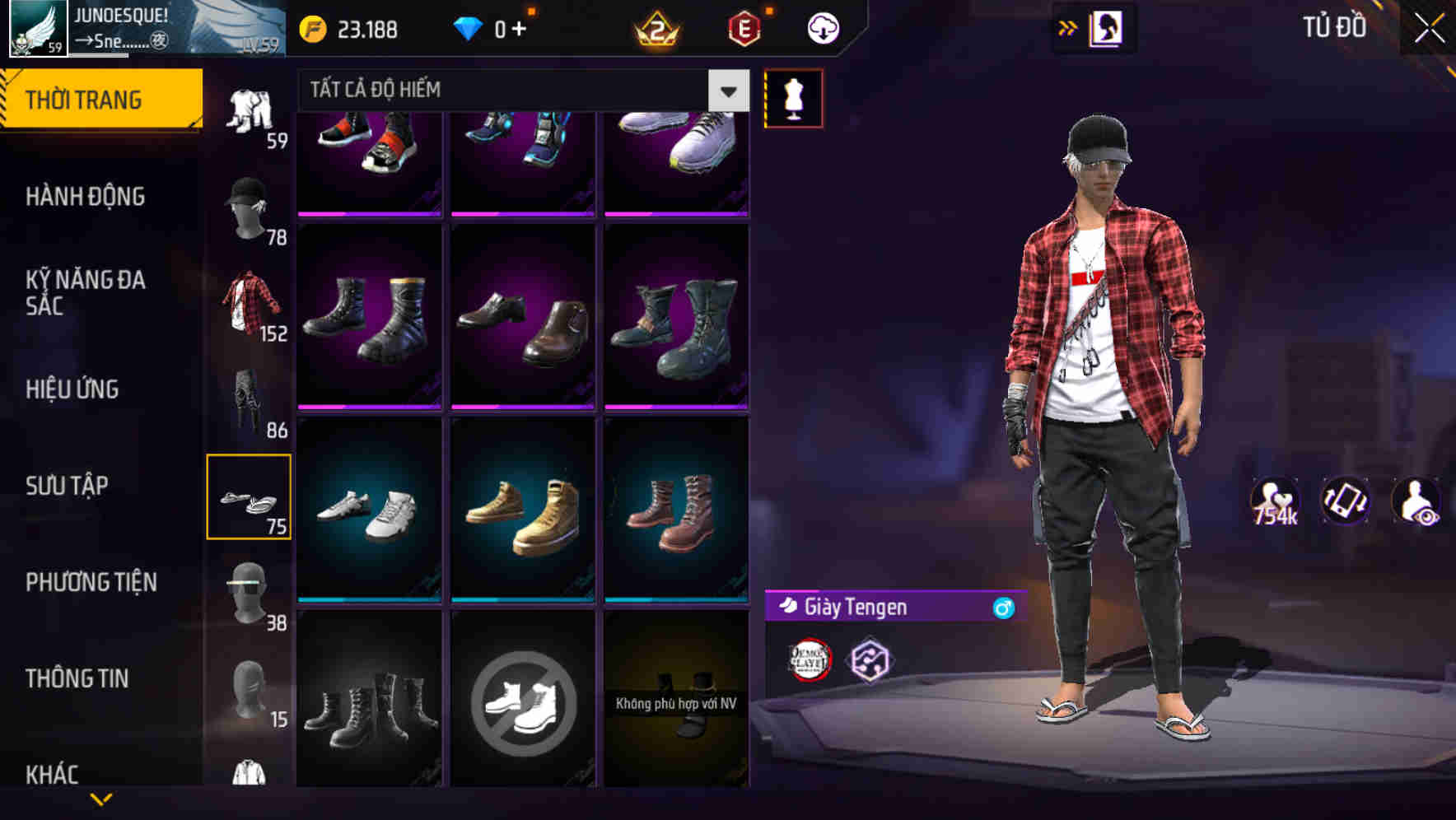Open the mannequin preview icon
The image size is (1456, 820).
pos(793,96)
